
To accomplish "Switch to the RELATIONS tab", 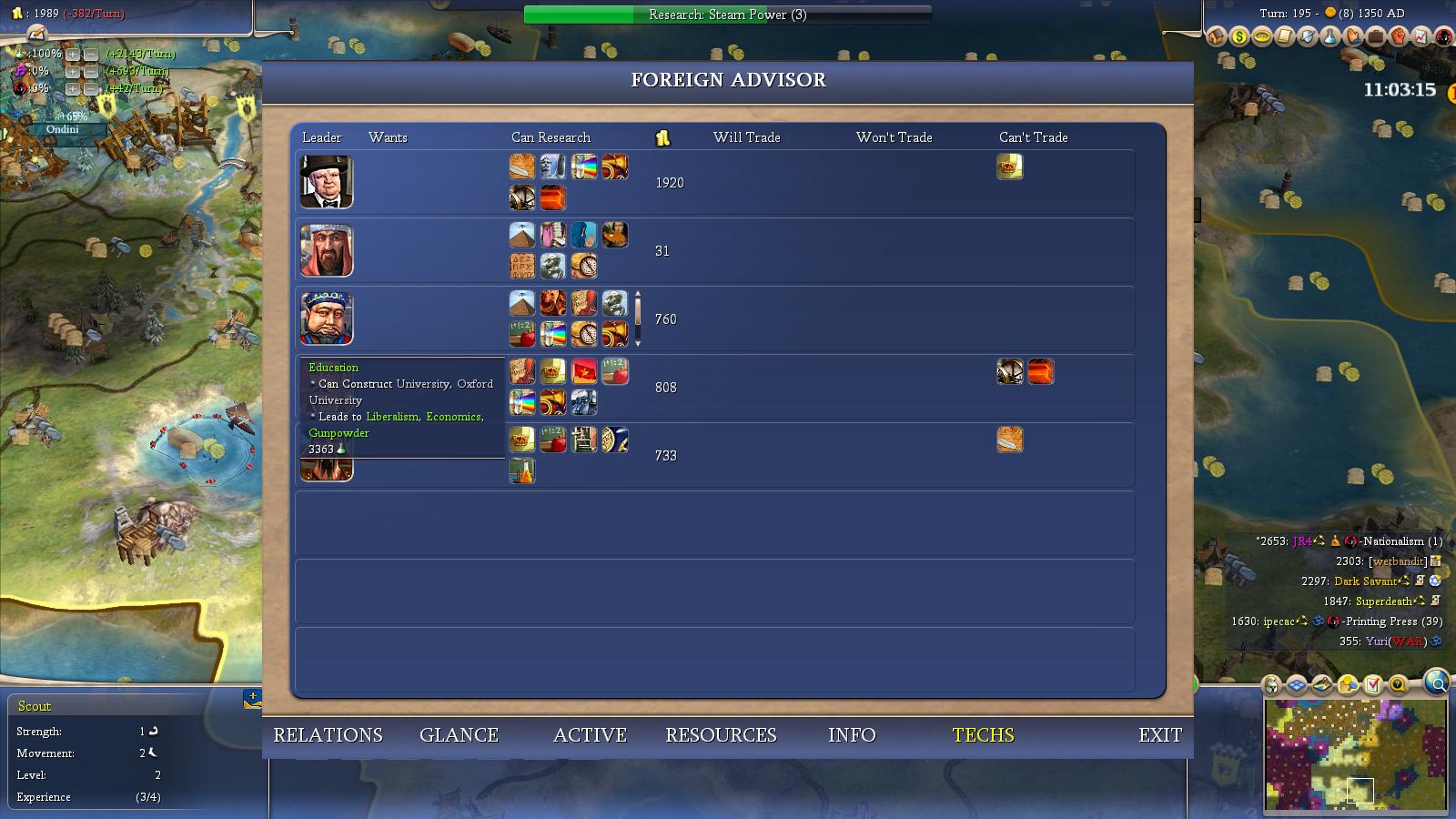I will tap(328, 734).
